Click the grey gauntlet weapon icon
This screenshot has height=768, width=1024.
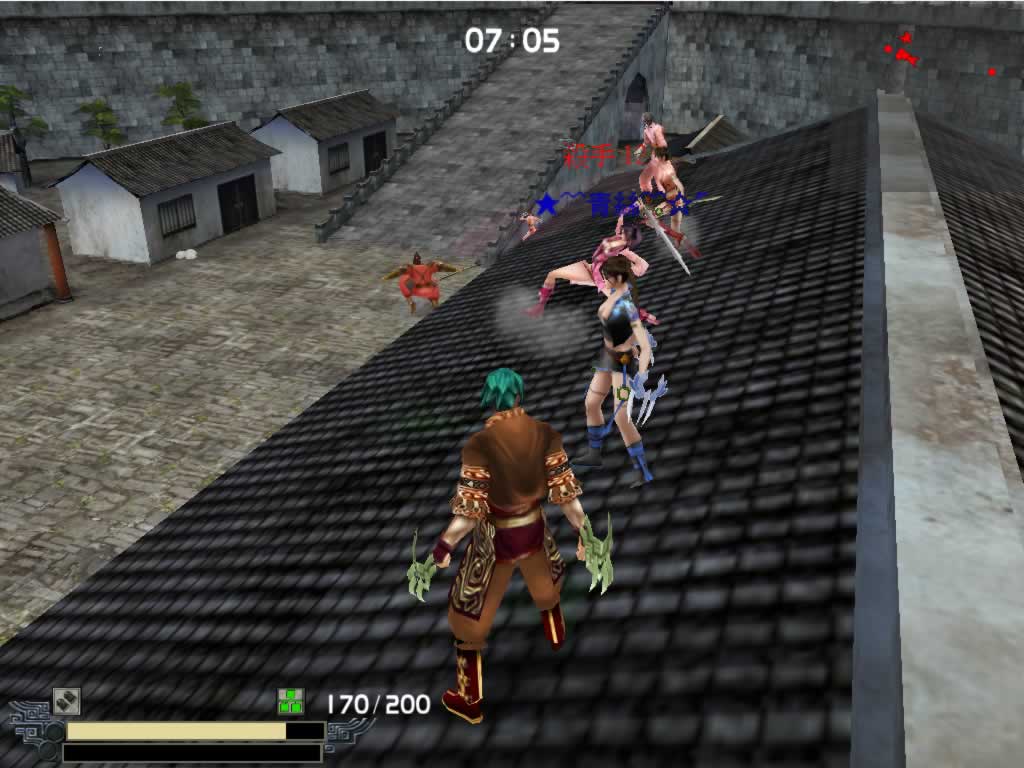[x=66, y=701]
